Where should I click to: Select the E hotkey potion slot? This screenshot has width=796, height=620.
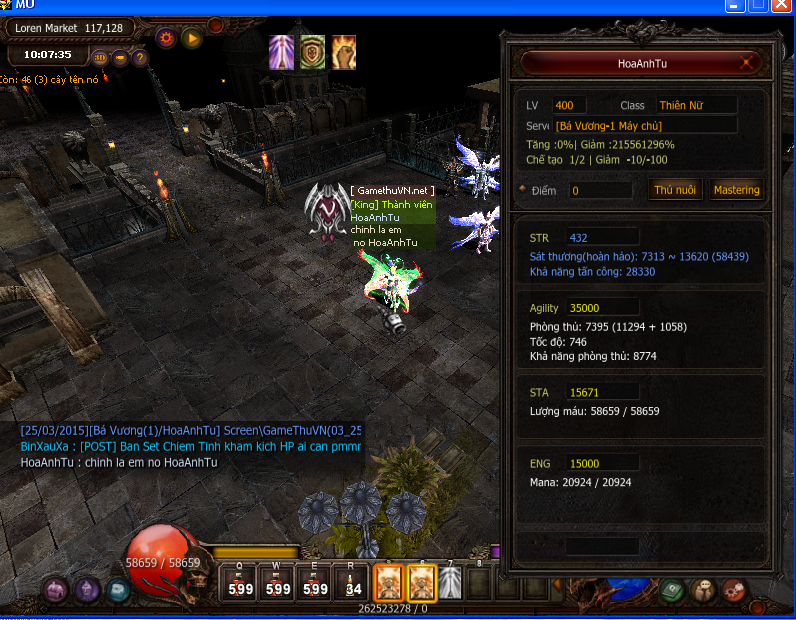[315, 583]
